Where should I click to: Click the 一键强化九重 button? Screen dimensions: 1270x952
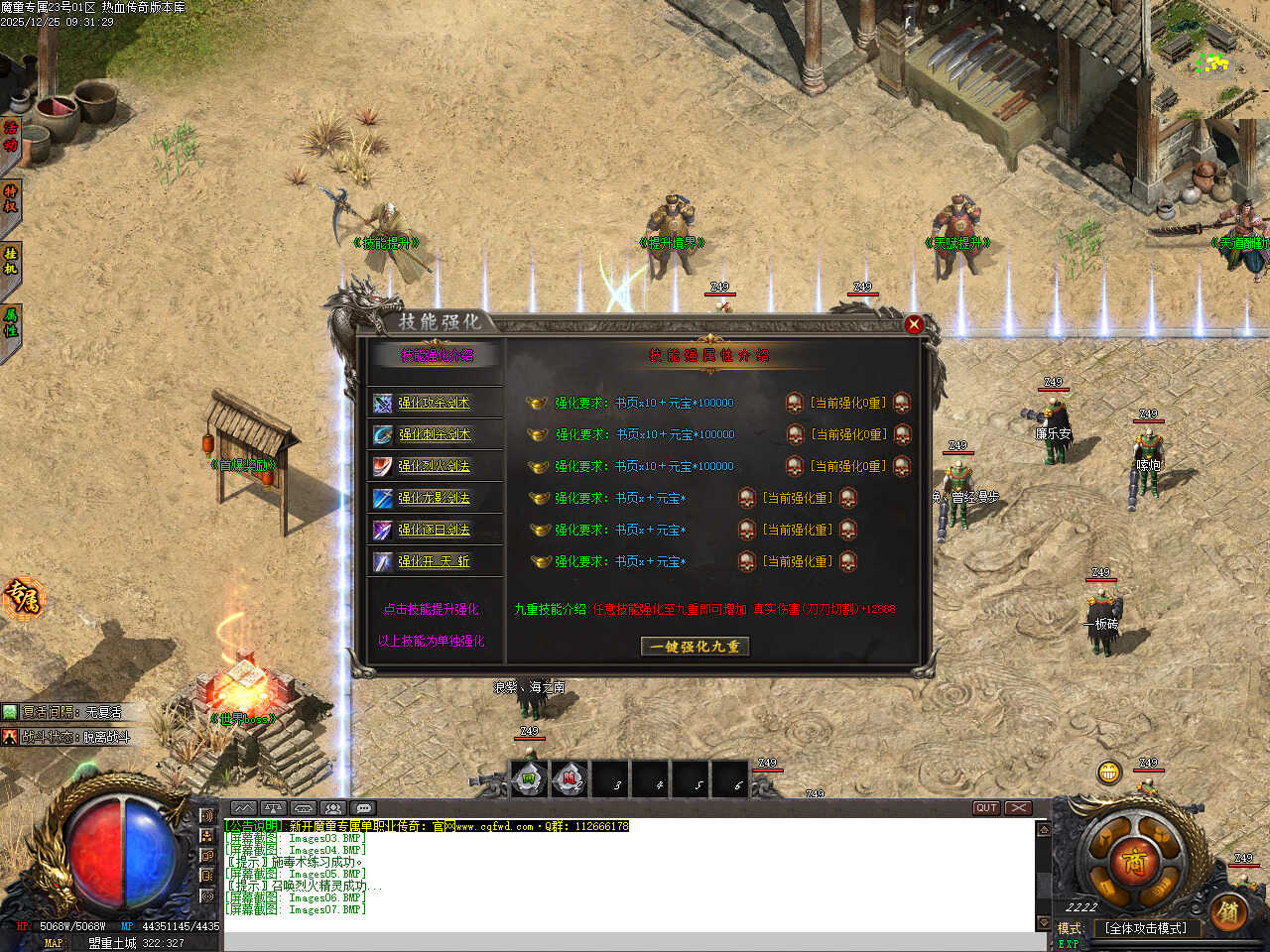coord(695,647)
